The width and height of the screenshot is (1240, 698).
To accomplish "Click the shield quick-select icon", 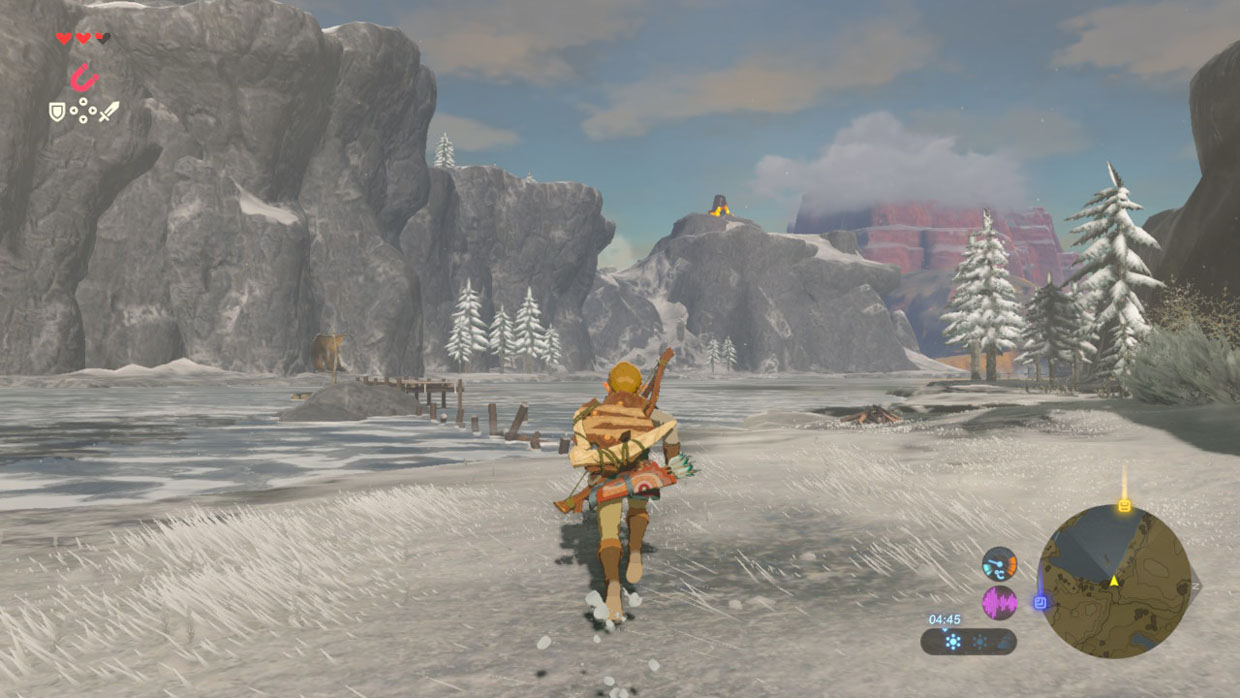I will [x=57, y=111].
